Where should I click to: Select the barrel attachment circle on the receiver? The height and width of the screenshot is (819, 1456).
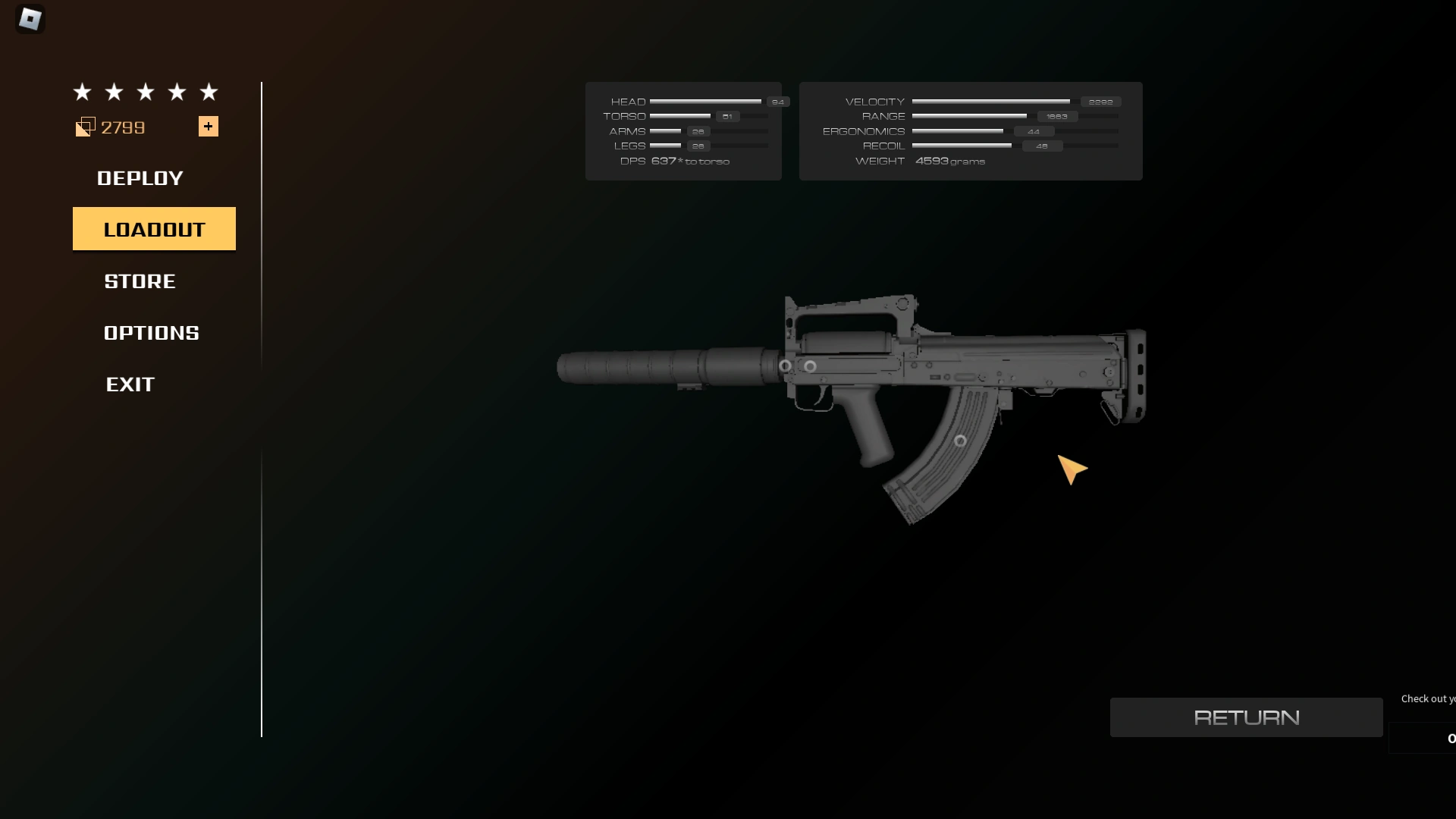click(x=811, y=366)
